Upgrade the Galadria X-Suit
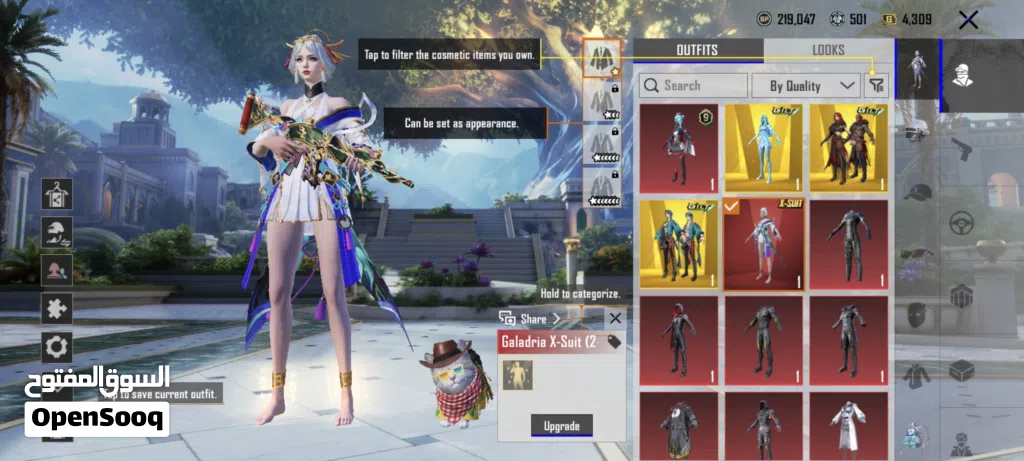The image size is (1024, 461). coord(561,426)
